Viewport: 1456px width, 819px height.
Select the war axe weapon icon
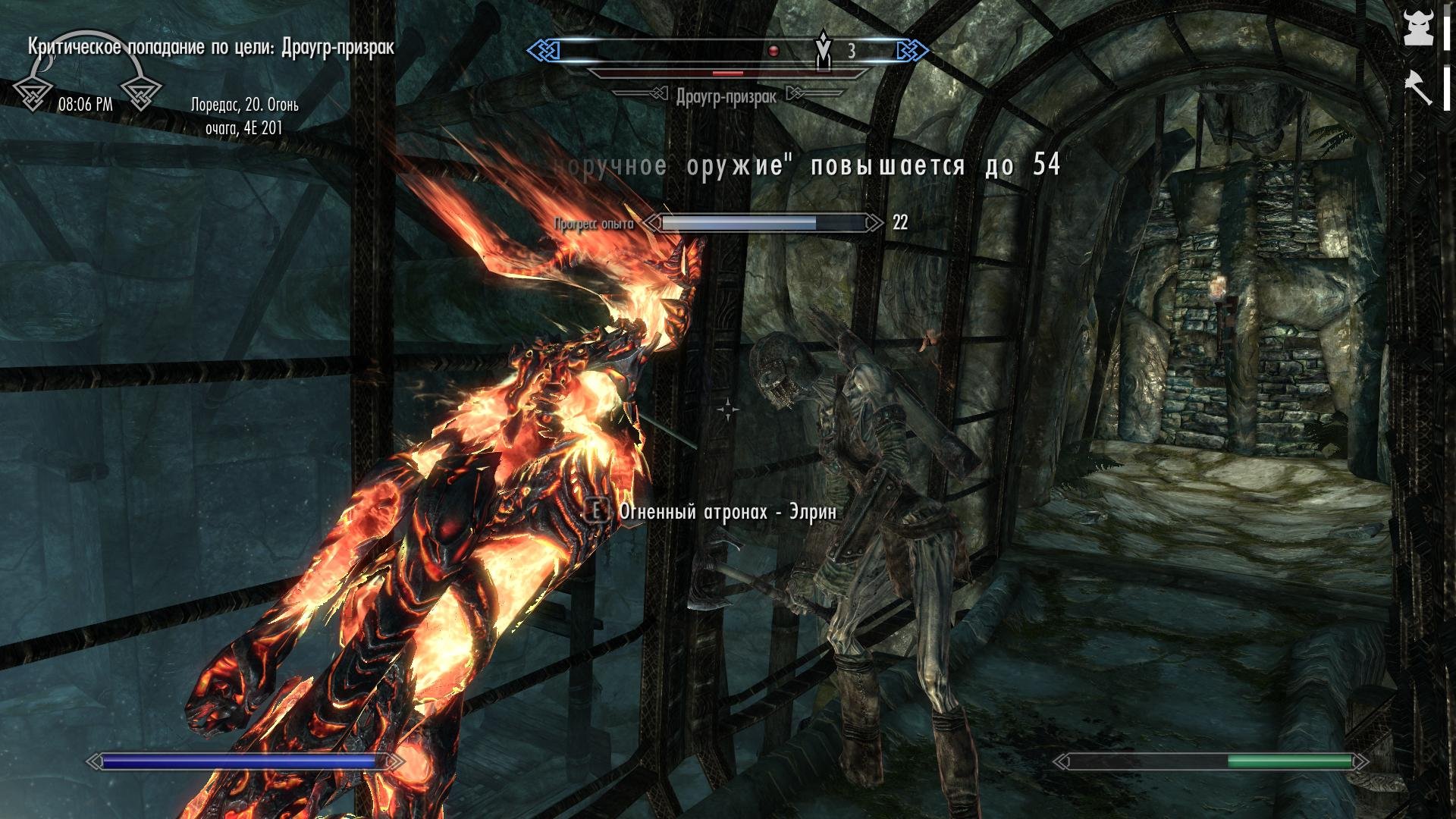[1418, 86]
